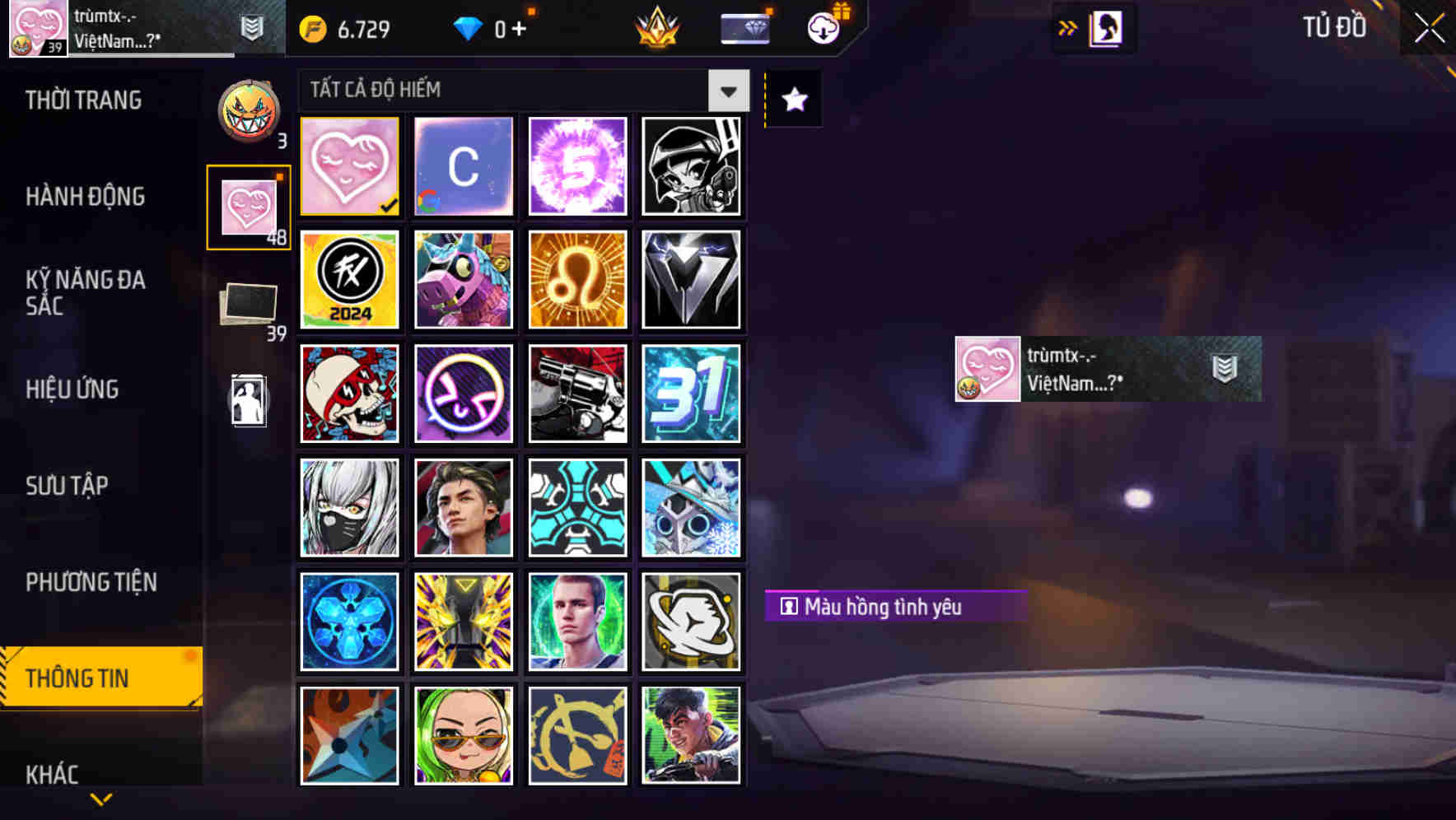Toggle the fast-forward arrows control
Image resolution: width=1456 pixels, height=820 pixels.
1066,27
